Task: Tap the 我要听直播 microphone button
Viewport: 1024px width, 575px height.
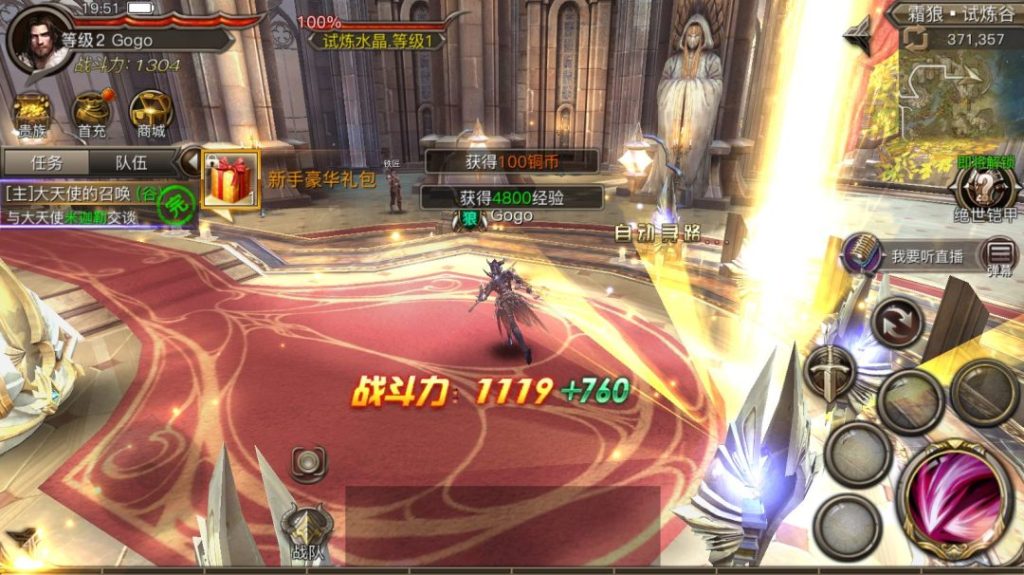Action: click(863, 254)
